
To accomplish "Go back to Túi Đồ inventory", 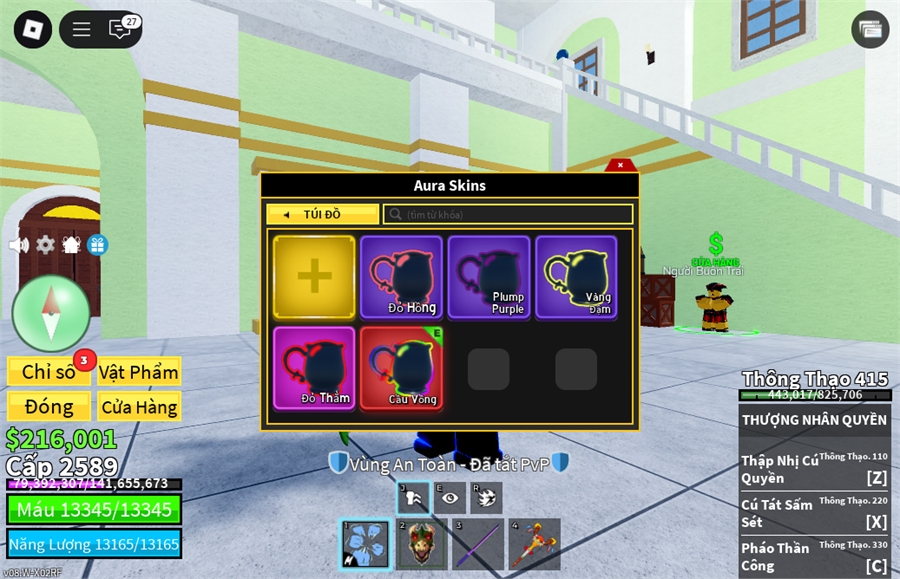I will (322, 214).
